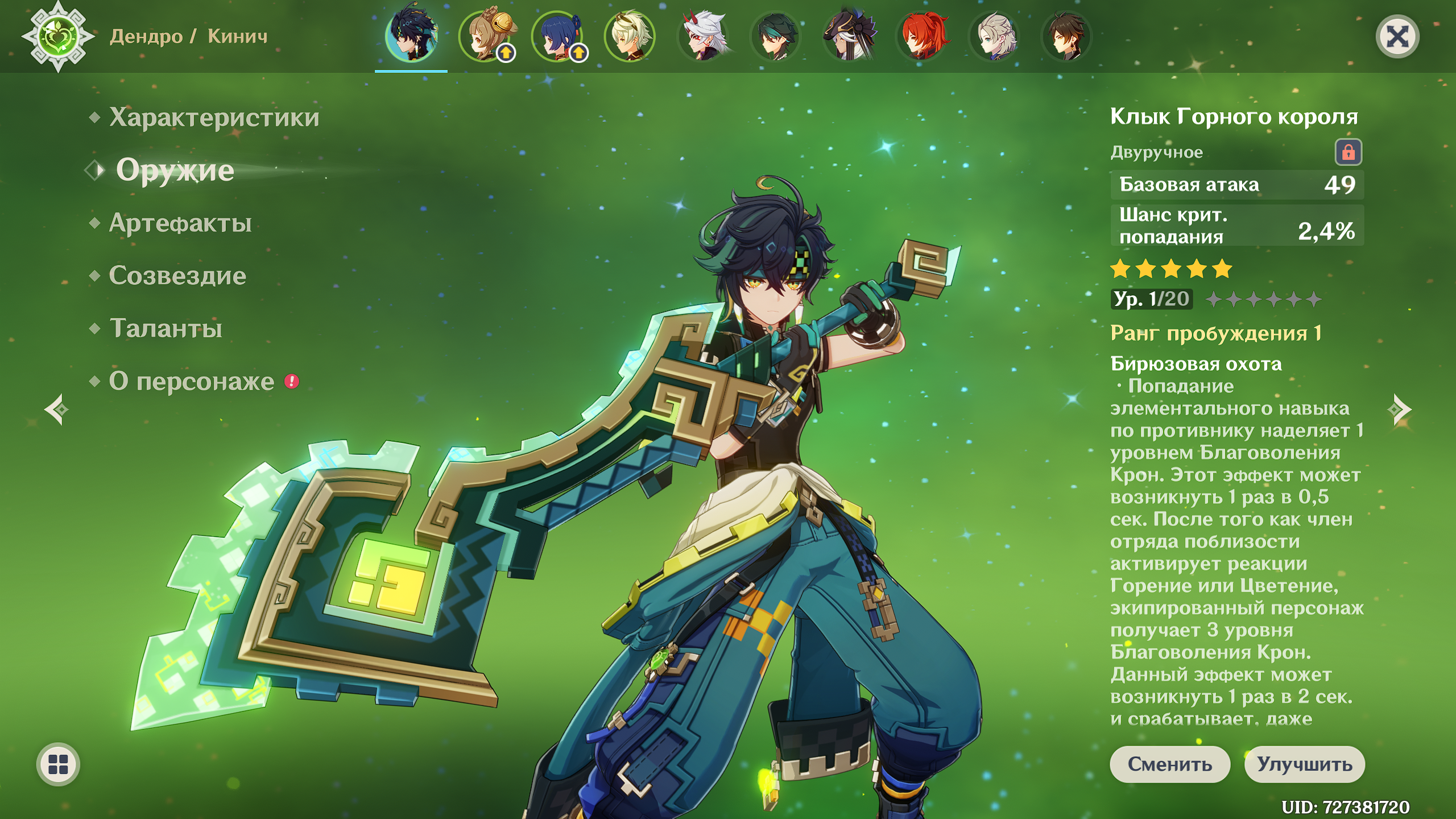Select the Kinich portrait tab

411,36
